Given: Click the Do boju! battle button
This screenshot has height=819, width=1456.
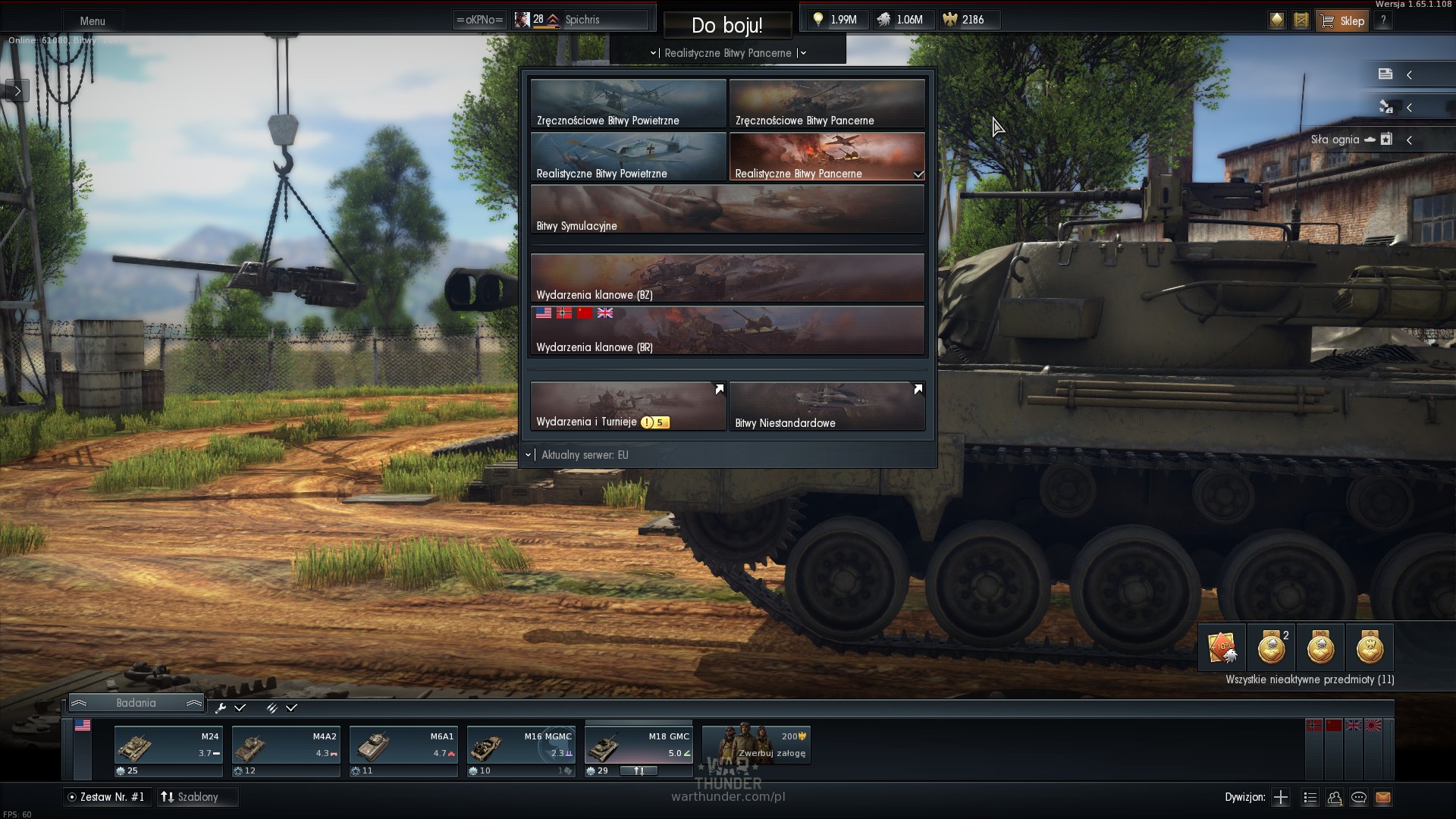Looking at the screenshot, I should pos(726,25).
